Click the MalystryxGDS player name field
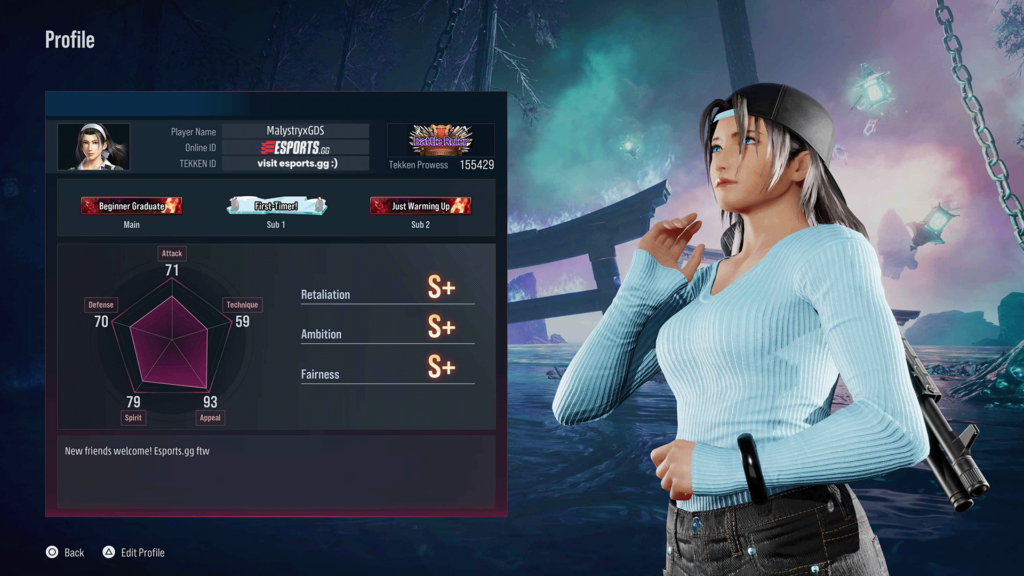1024x576 pixels. (x=295, y=131)
